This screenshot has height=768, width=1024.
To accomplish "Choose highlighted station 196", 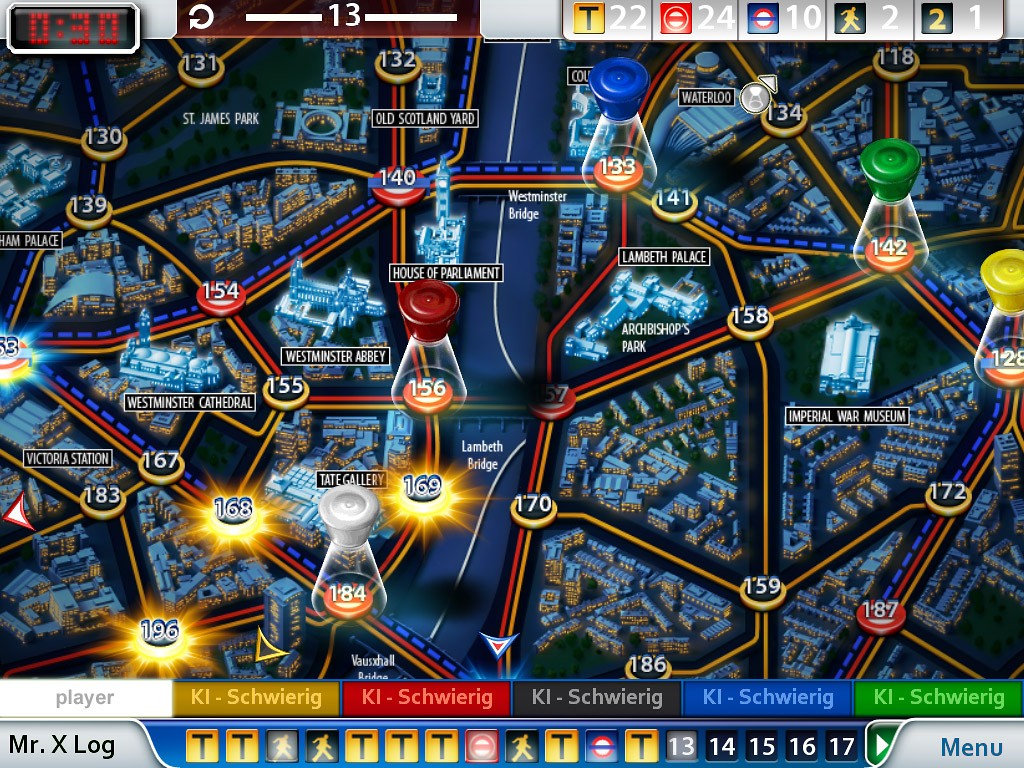I will pyautogui.click(x=159, y=632).
